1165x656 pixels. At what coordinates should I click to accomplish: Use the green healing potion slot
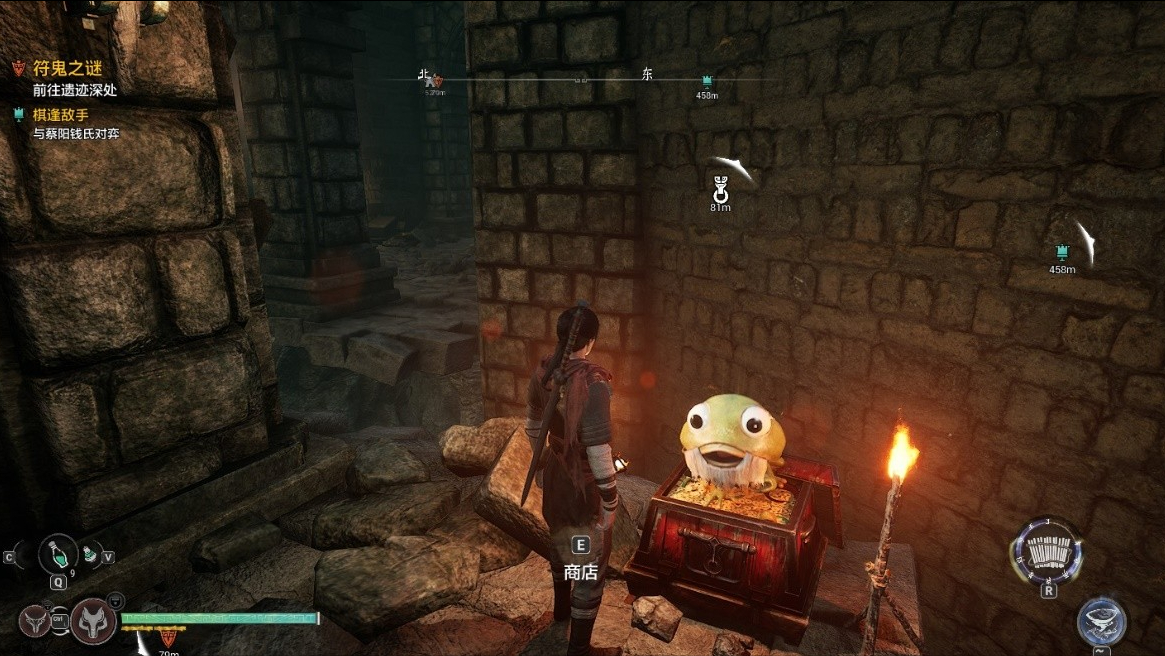58,555
